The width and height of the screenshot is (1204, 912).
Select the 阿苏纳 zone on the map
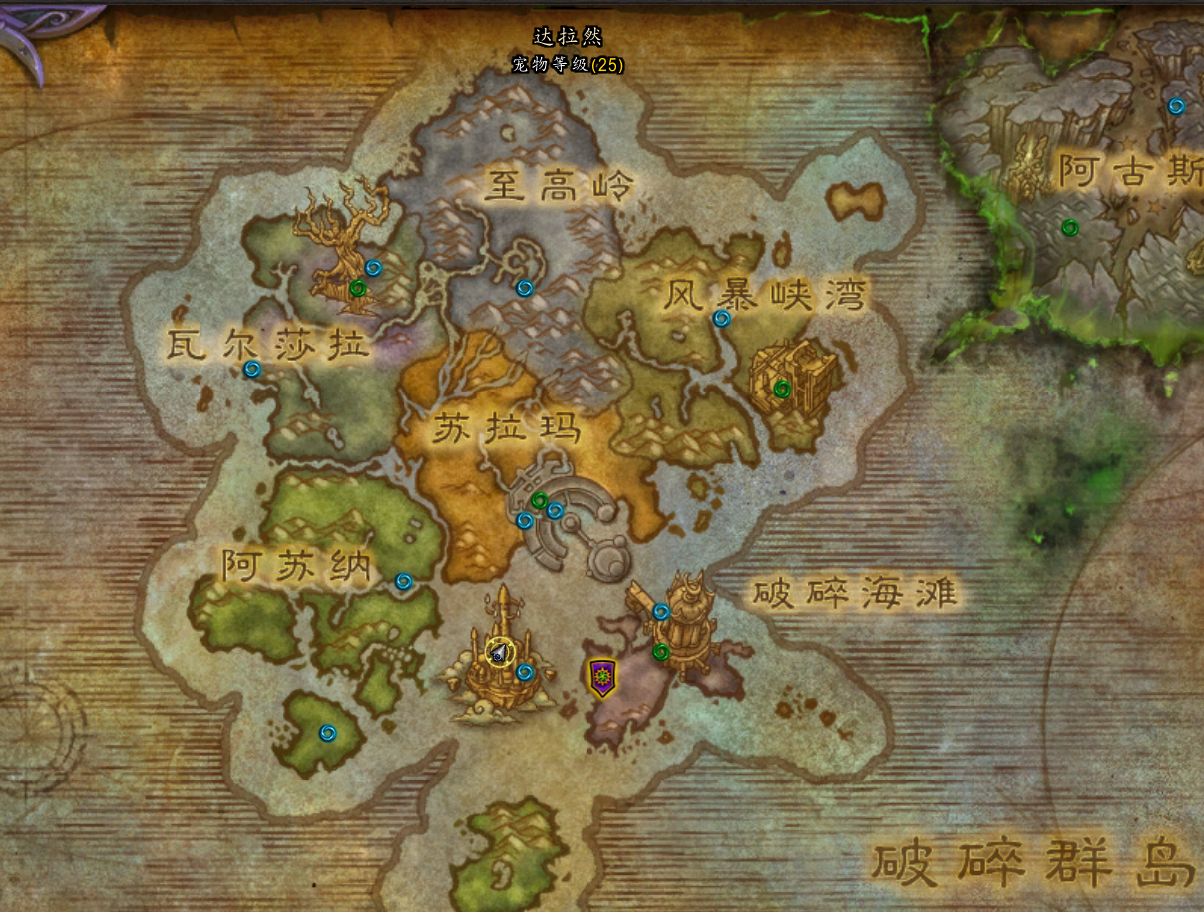point(297,567)
